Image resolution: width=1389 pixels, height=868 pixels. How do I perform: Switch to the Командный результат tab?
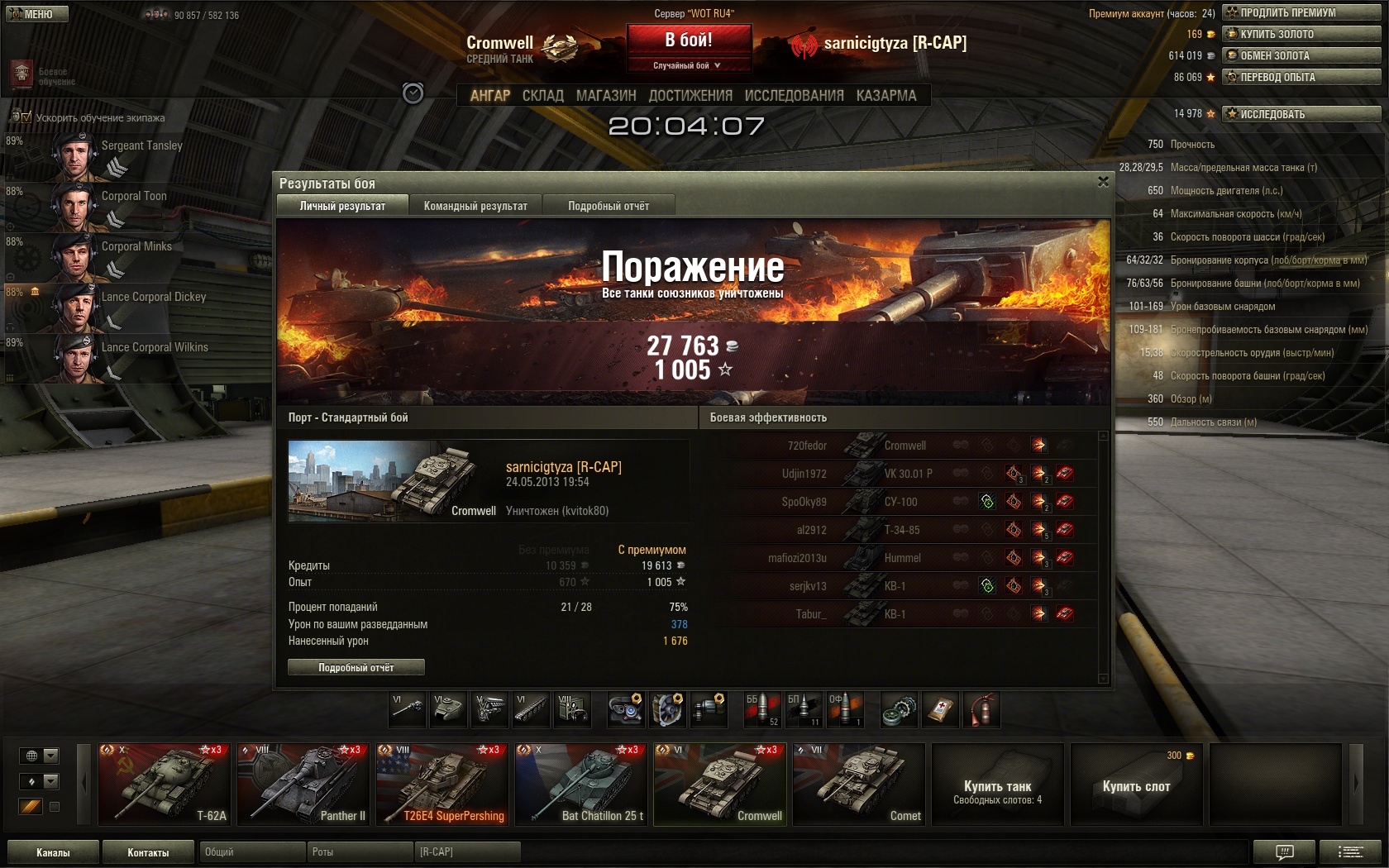[475, 206]
